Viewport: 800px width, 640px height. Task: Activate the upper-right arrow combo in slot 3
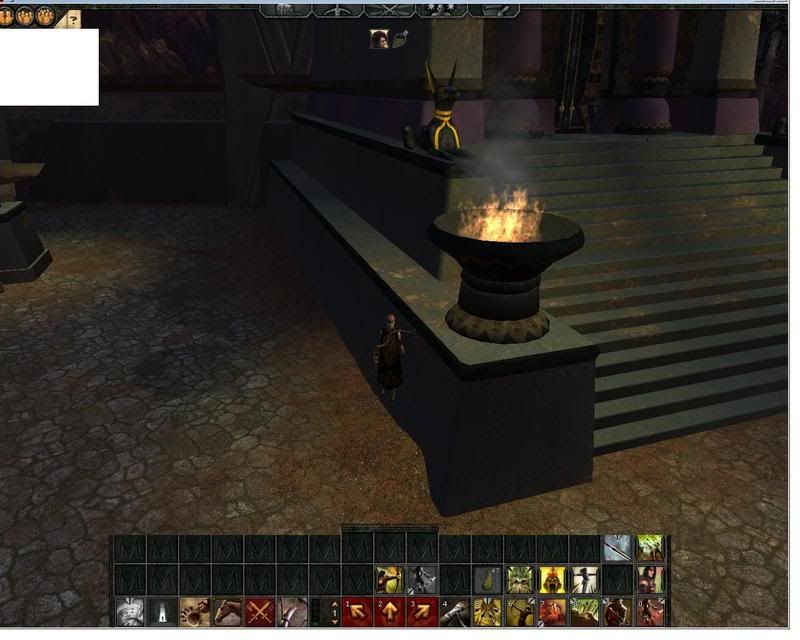(423, 611)
